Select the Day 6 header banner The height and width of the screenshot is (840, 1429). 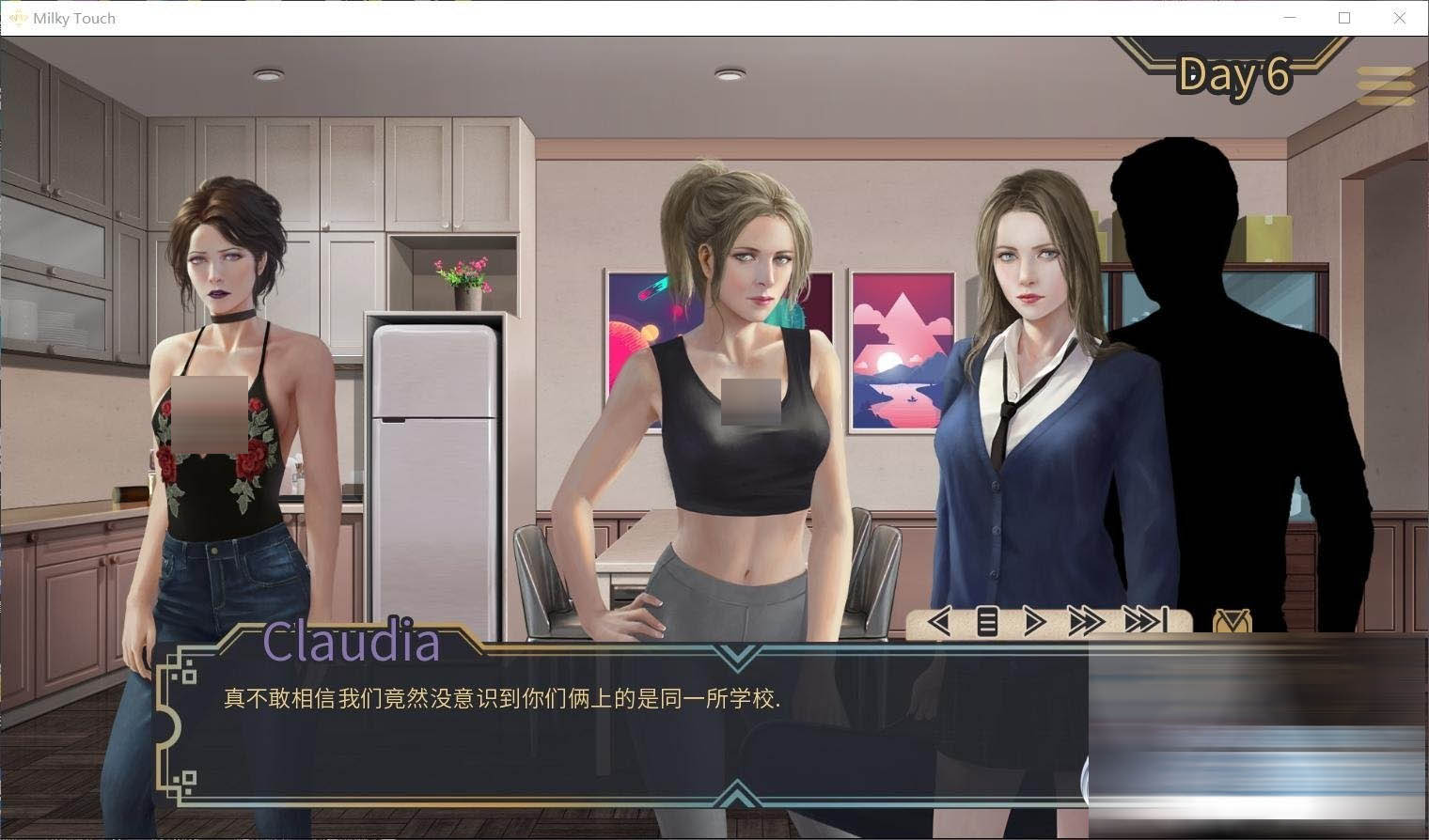tap(1235, 76)
